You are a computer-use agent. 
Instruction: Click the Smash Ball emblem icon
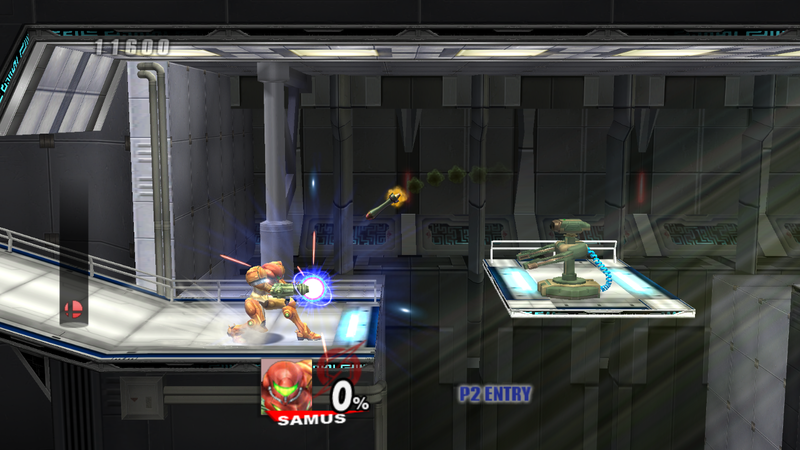point(73,309)
